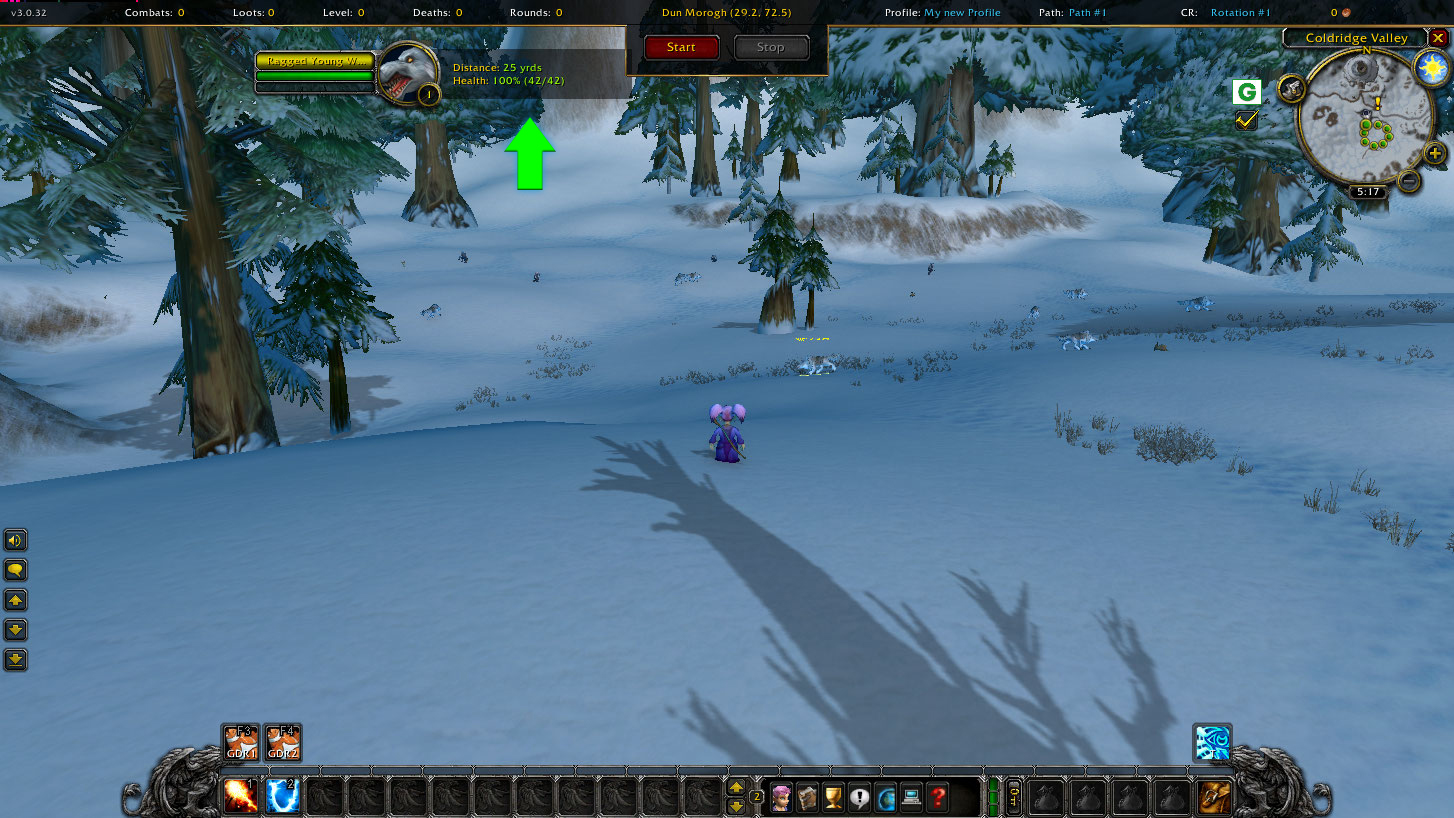Zoom in the minimap with plus button
The height and width of the screenshot is (818, 1454).
1435,154
